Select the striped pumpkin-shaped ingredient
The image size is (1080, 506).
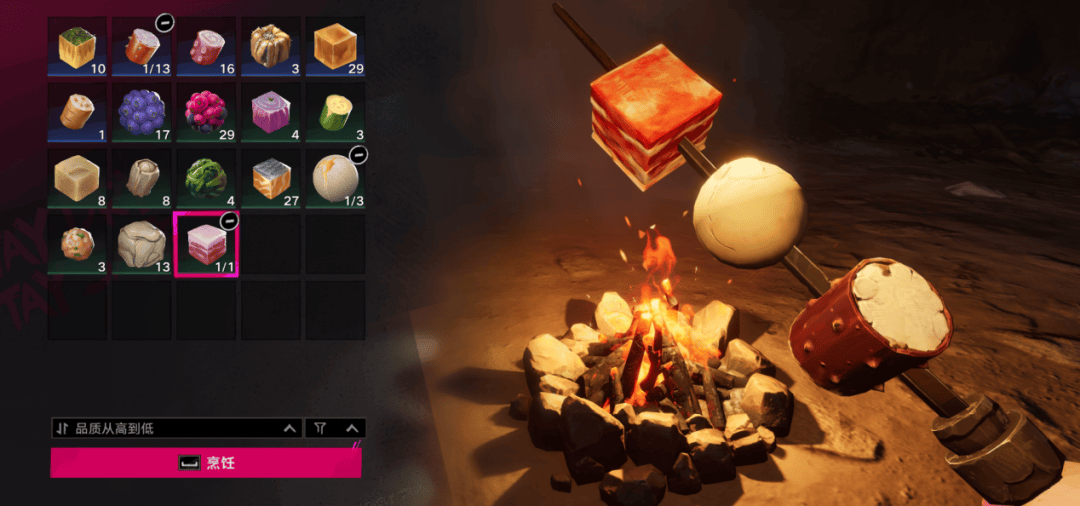click(270, 46)
